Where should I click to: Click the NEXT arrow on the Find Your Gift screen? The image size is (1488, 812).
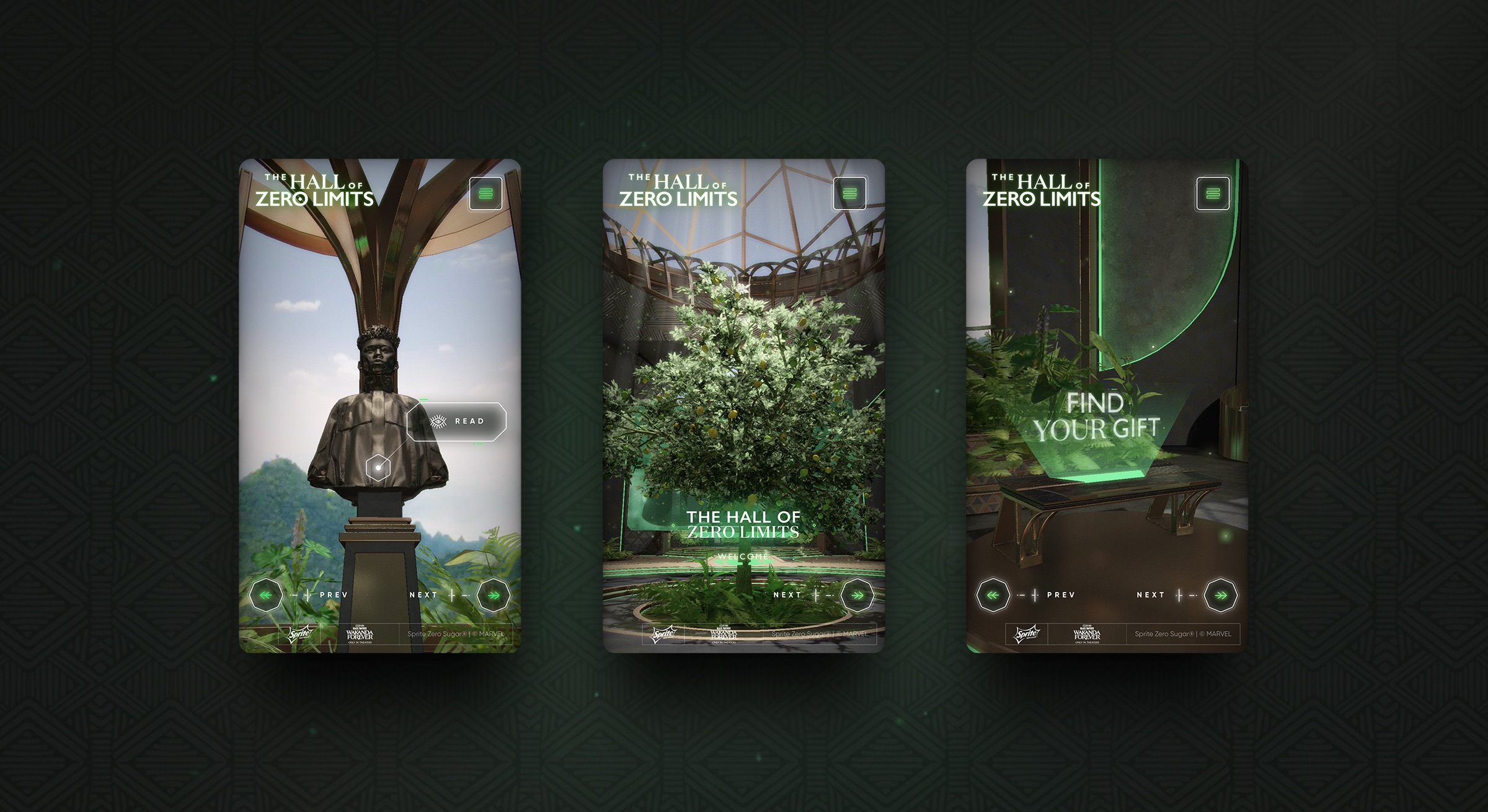(x=1221, y=595)
